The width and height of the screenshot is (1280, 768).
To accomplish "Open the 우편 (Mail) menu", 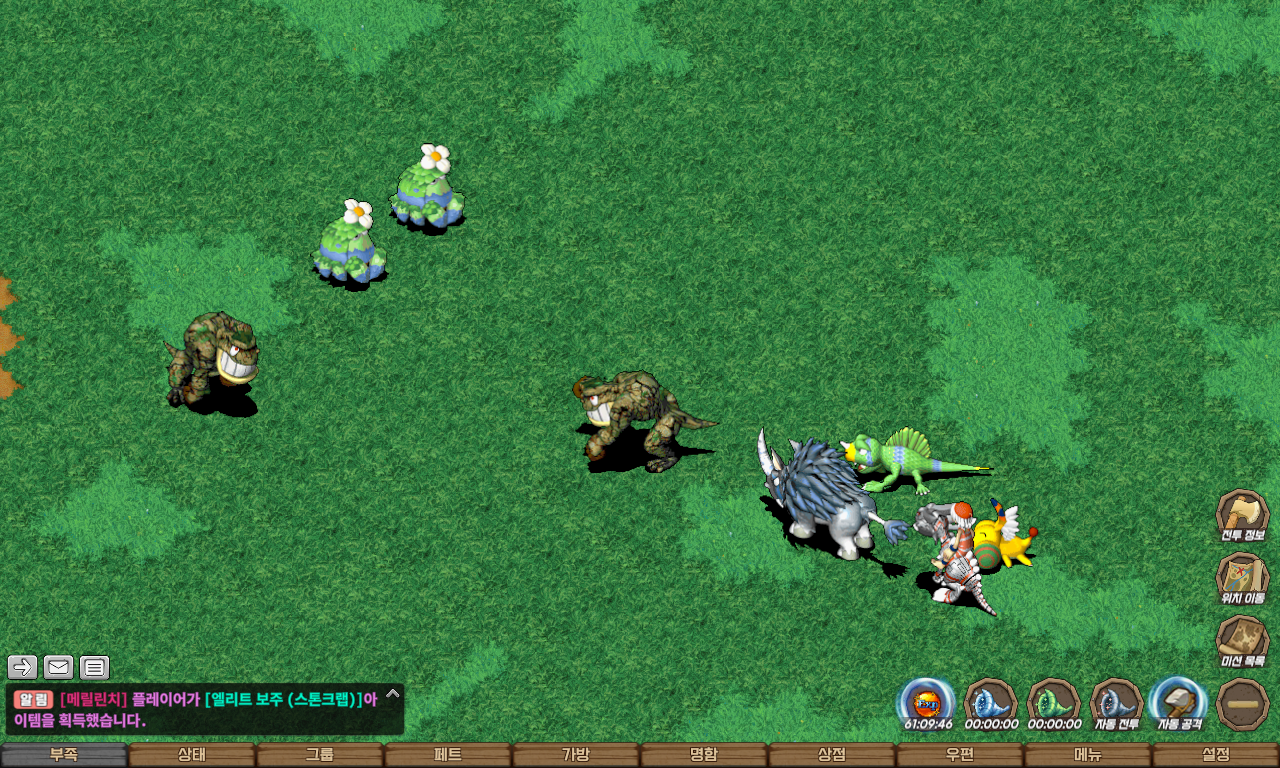I will click(x=960, y=755).
